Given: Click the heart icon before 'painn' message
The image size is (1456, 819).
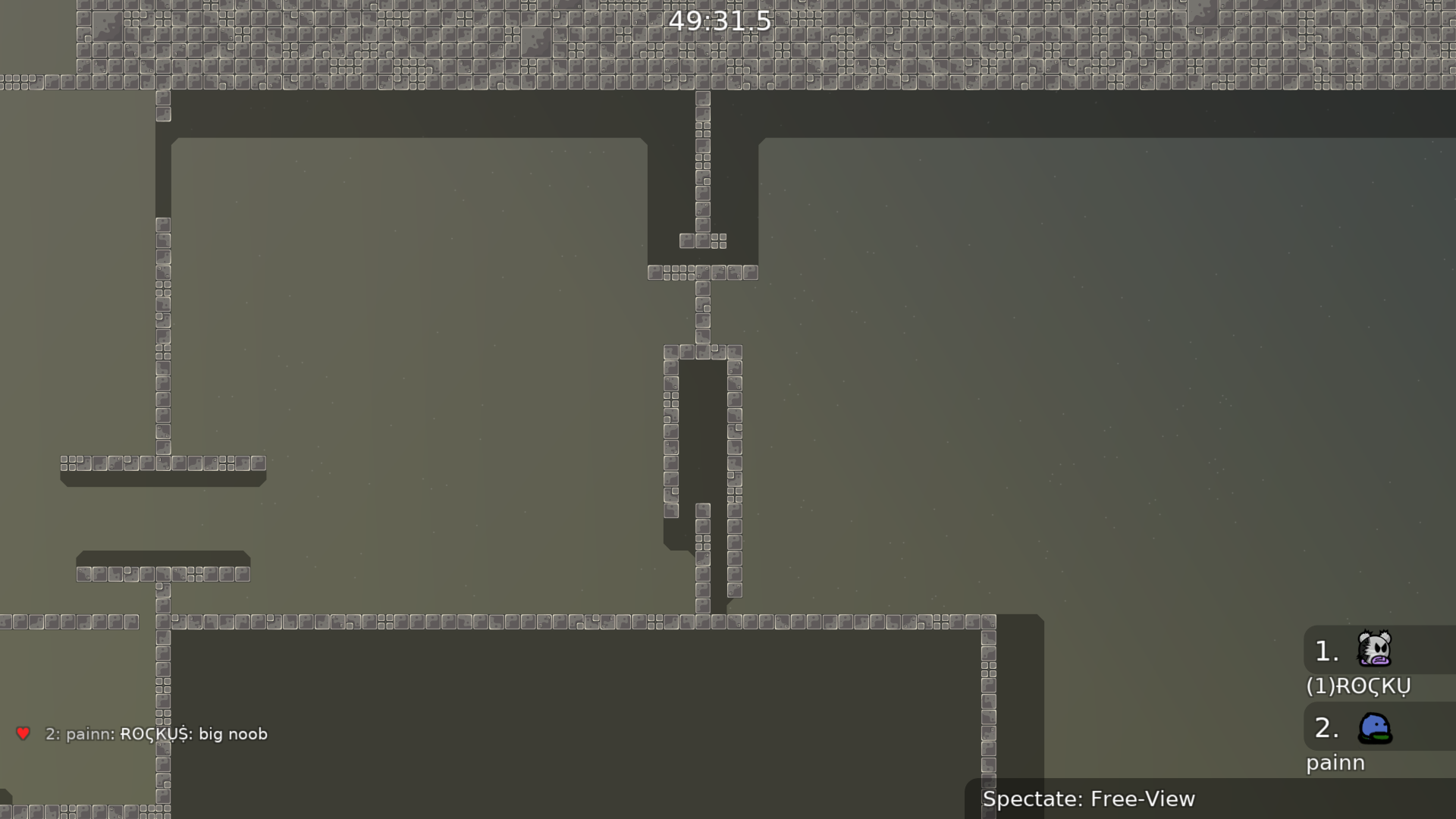Looking at the screenshot, I should [24, 733].
